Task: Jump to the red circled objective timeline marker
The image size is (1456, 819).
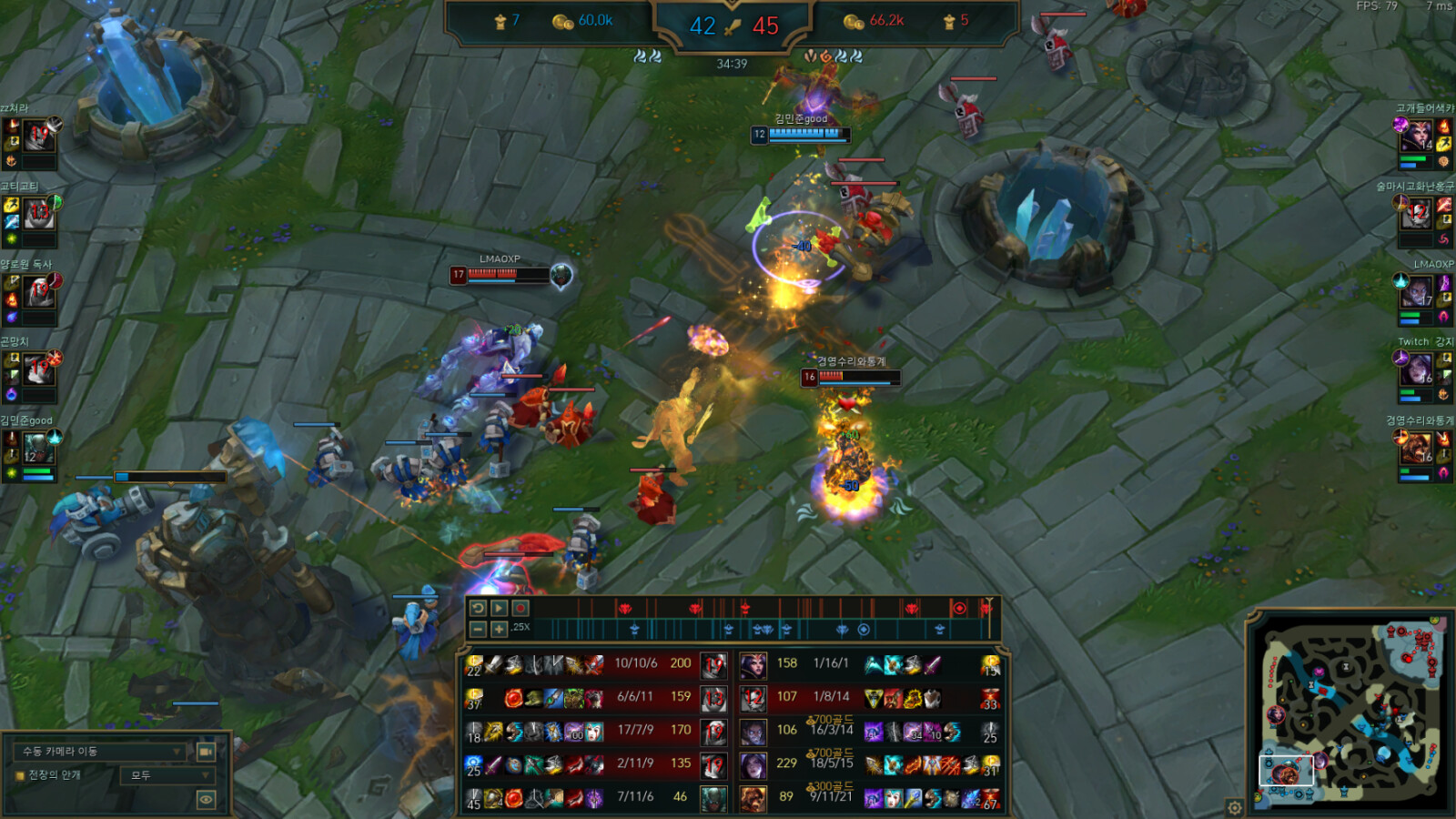Action: click(x=958, y=608)
